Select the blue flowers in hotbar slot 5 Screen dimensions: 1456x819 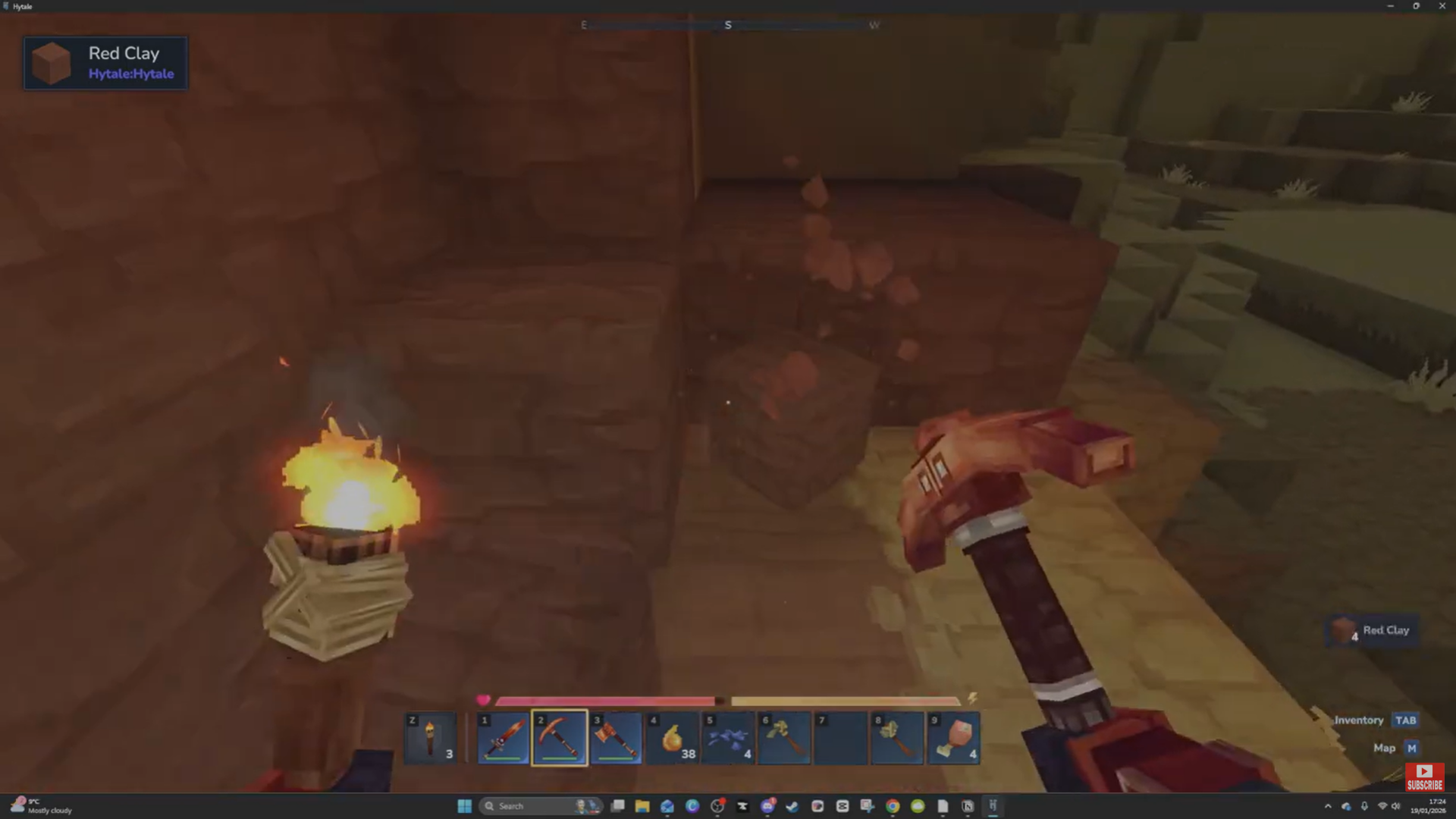729,737
